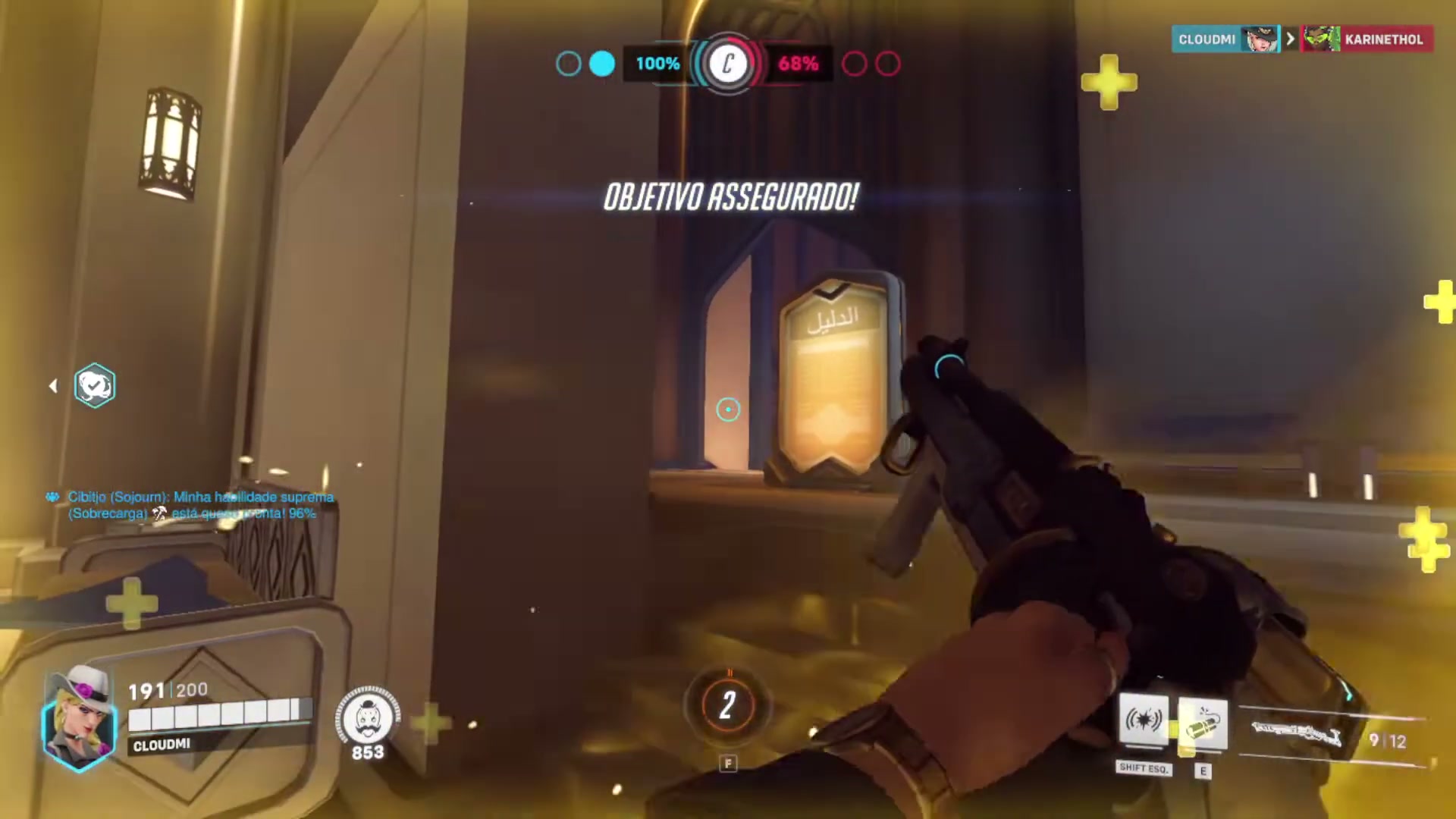Select the CLOUDMI nameplate in the killfeed
Viewport: 1456px width, 819px height.
click(1207, 39)
